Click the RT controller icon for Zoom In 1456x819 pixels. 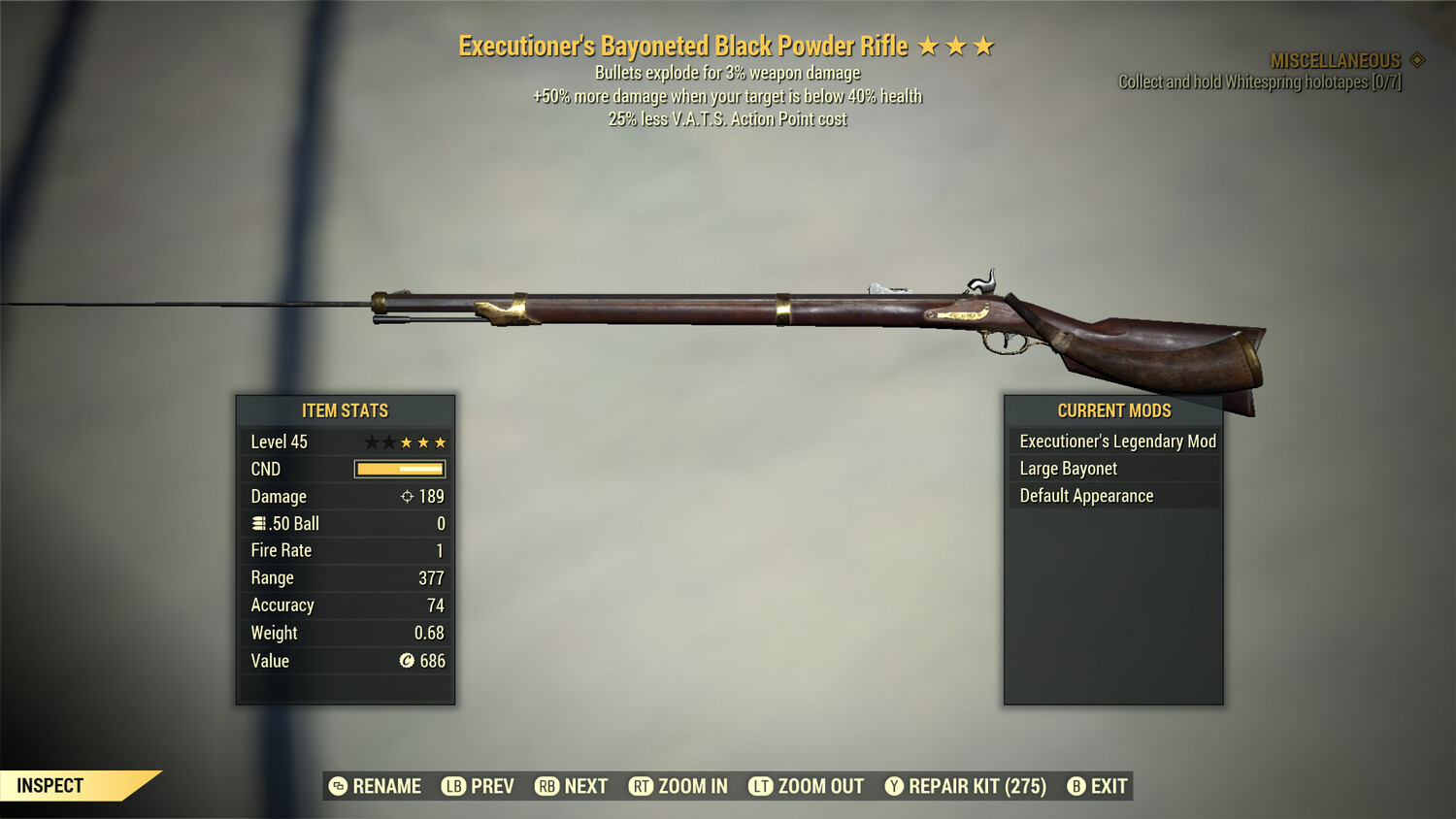point(642,786)
